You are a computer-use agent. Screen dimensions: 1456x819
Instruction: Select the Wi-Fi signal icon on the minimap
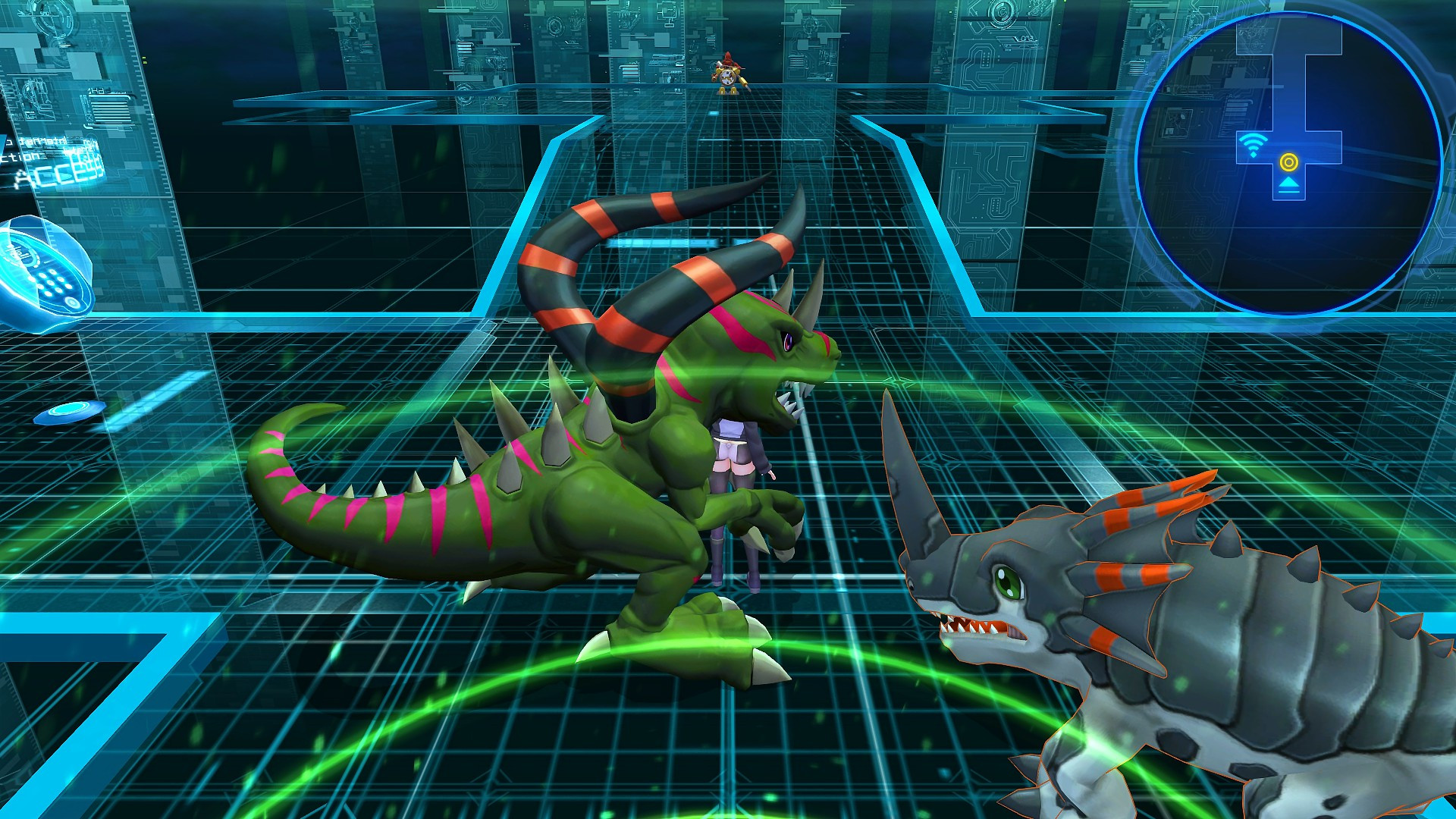point(1254,144)
